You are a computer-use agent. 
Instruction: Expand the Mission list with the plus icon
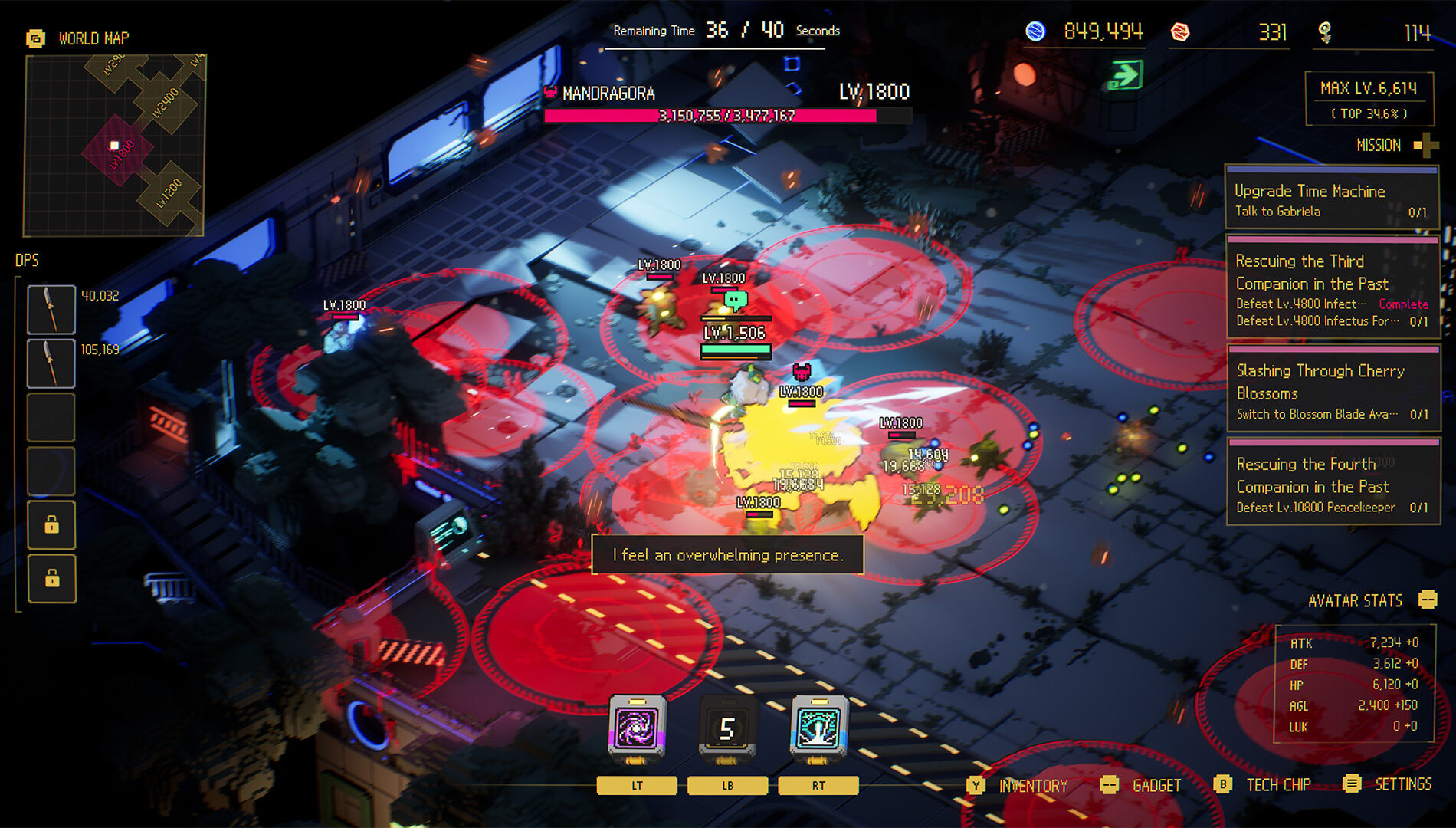pyautogui.click(x=1425, y=144)
